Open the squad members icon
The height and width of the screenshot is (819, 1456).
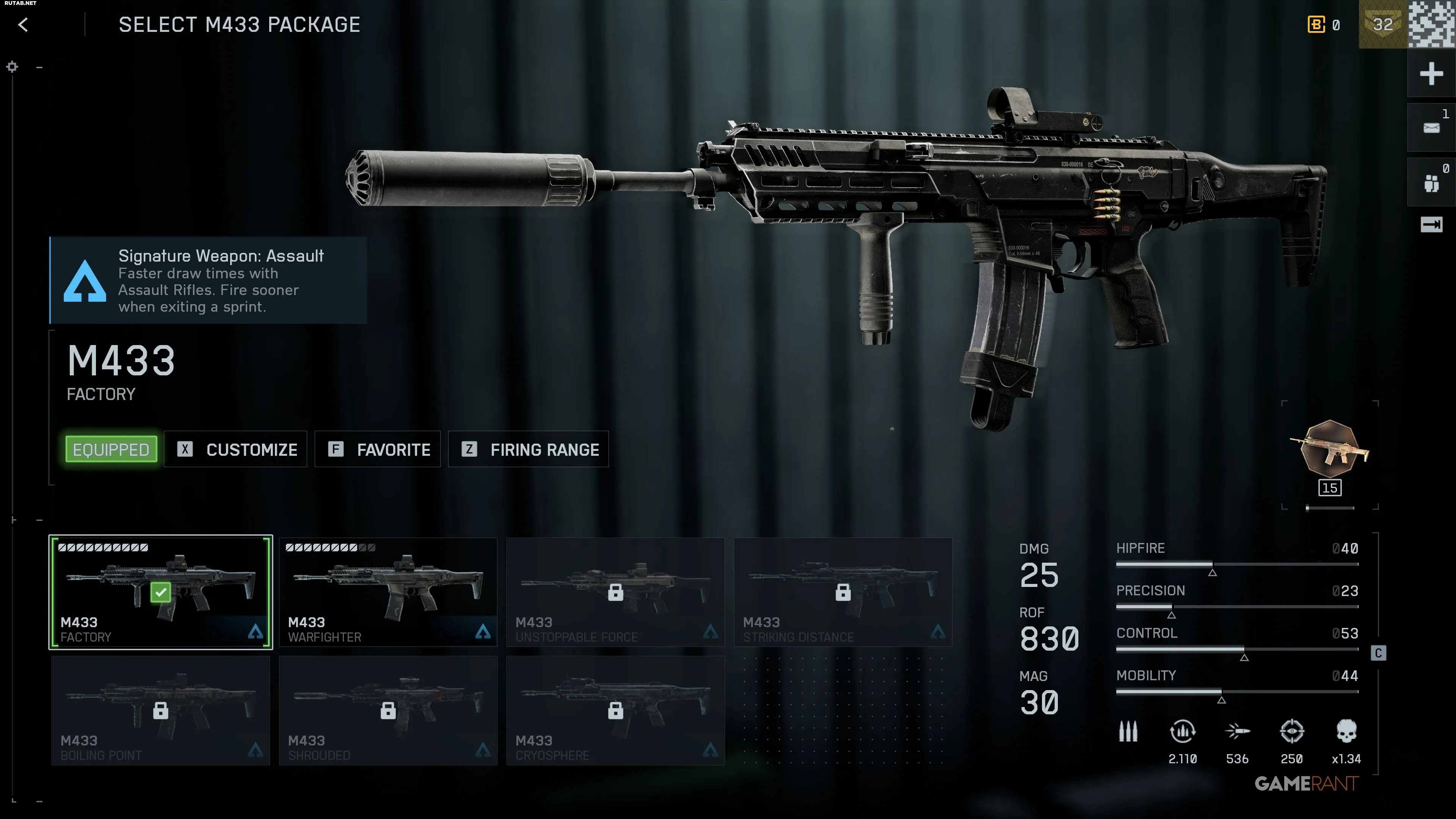(x=1431, y=182)
